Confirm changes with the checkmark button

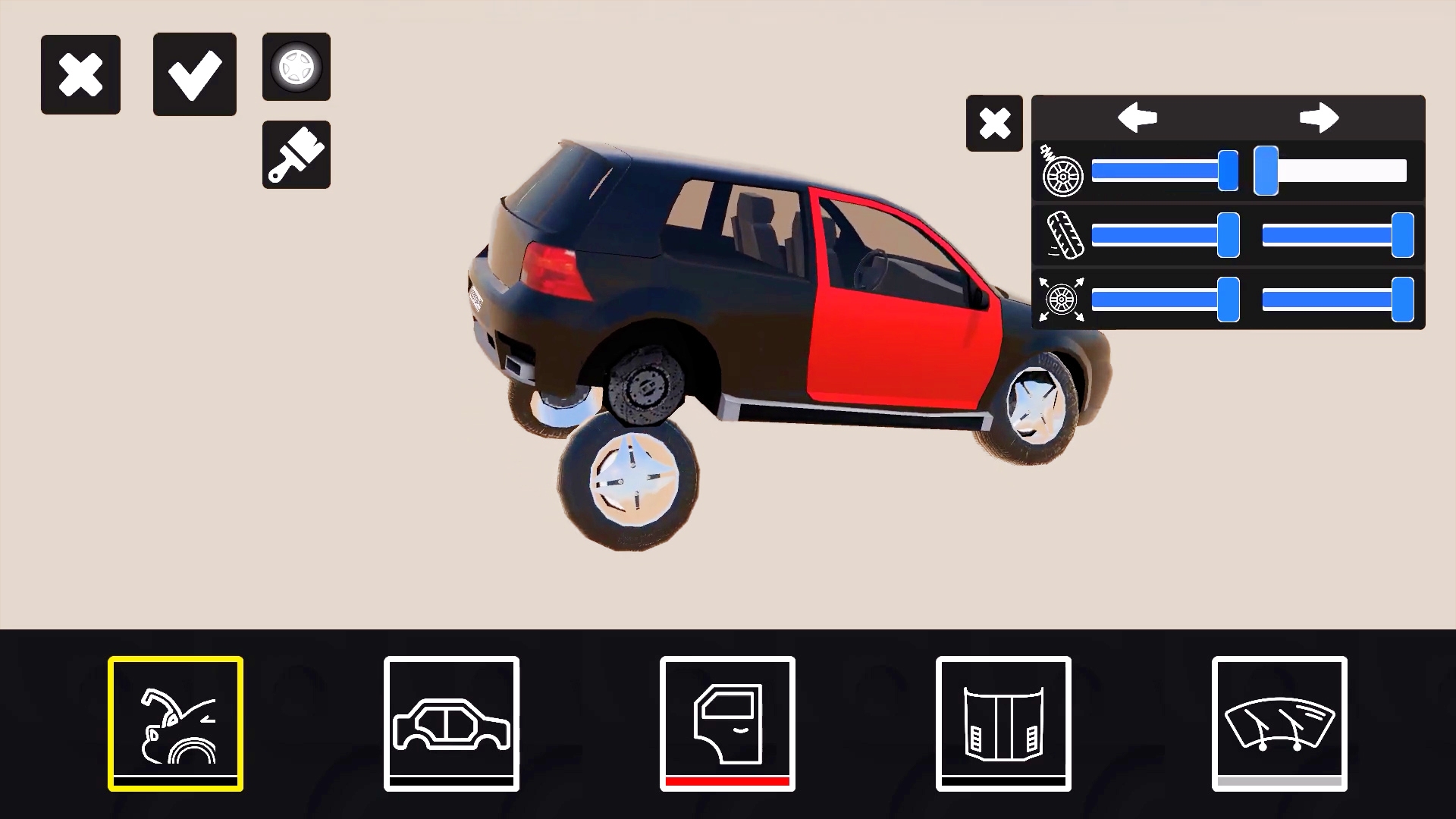tap(194, 74)
